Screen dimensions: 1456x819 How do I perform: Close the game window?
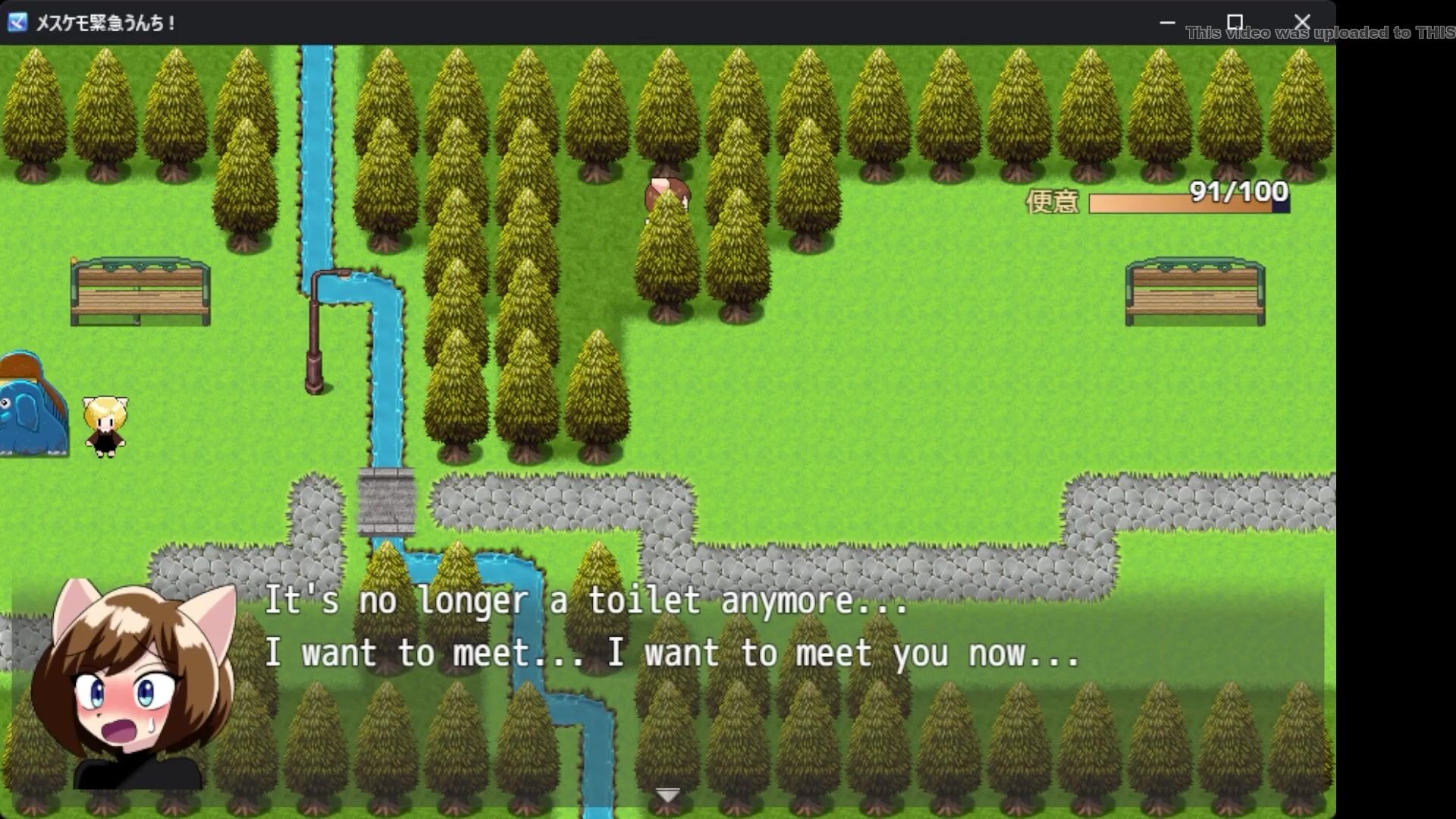pos(1302,23)
